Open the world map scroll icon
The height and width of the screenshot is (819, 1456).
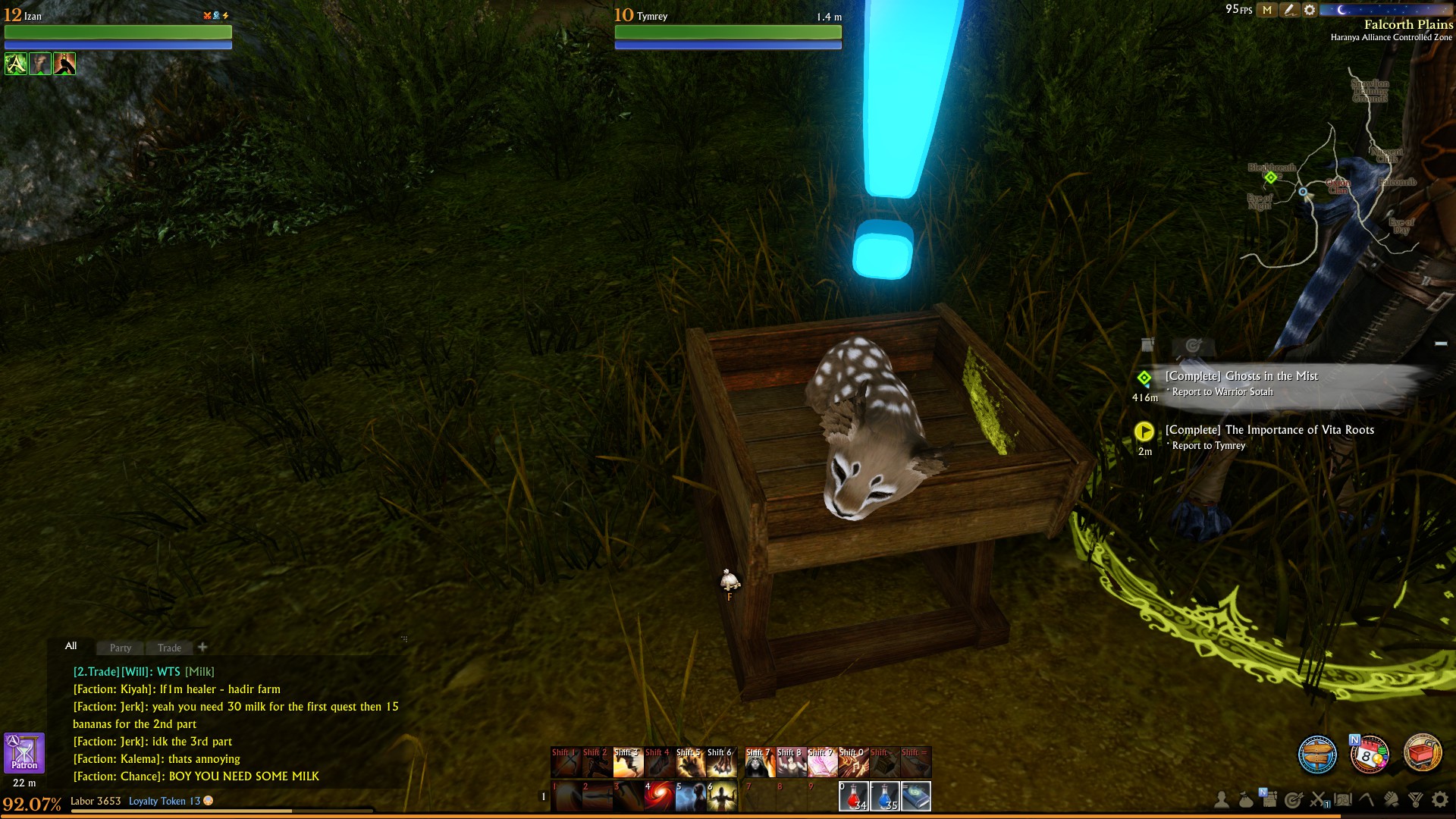tap(1343, 799)
